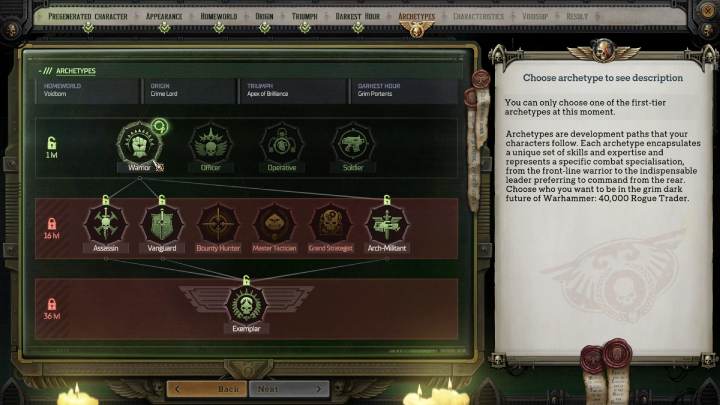Screen dimensions: 720x405
Task: Switch to the Pregenerated character tab
Action: click(x=87, y=17)
